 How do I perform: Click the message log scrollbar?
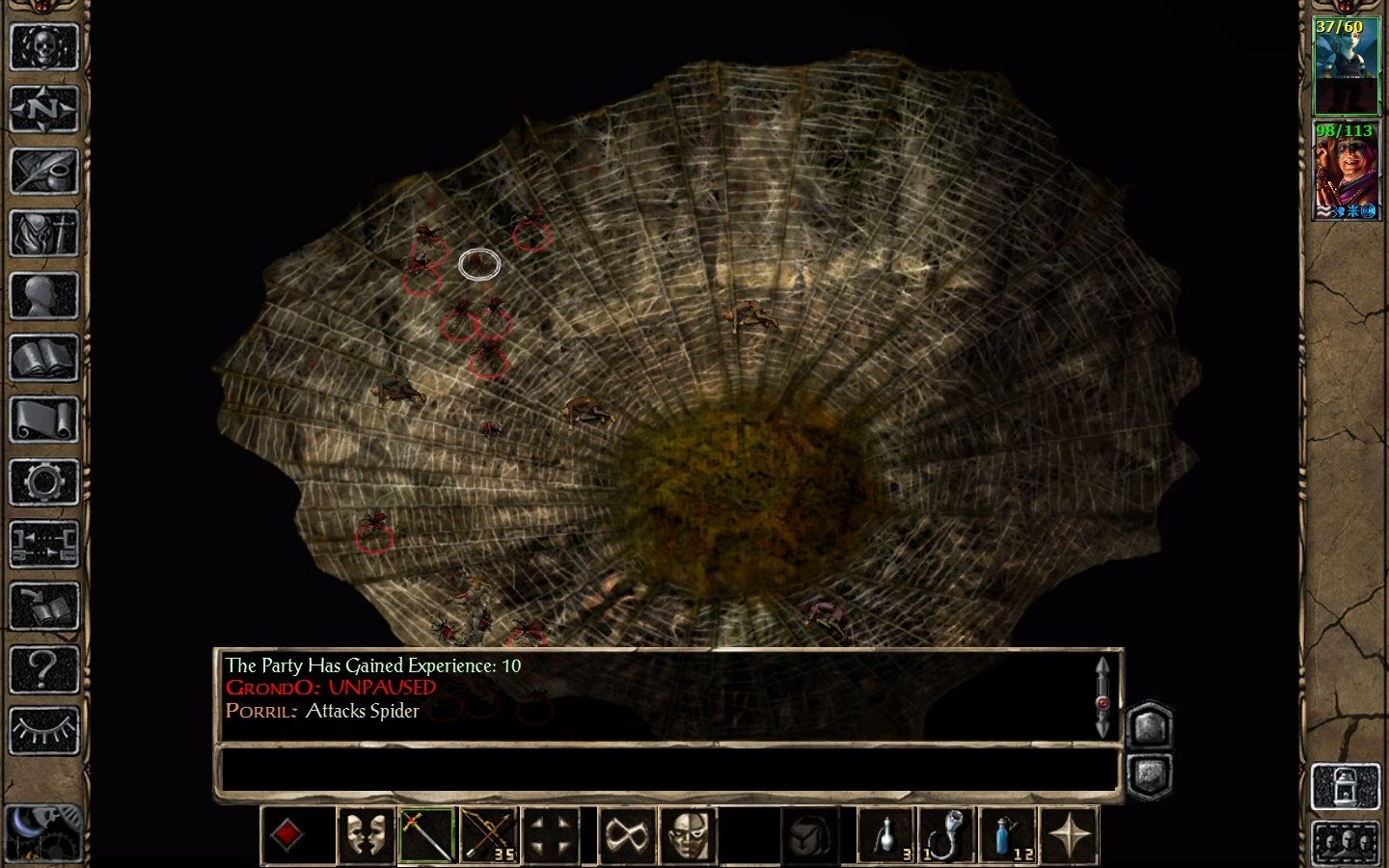click(x=1103, y=696)
